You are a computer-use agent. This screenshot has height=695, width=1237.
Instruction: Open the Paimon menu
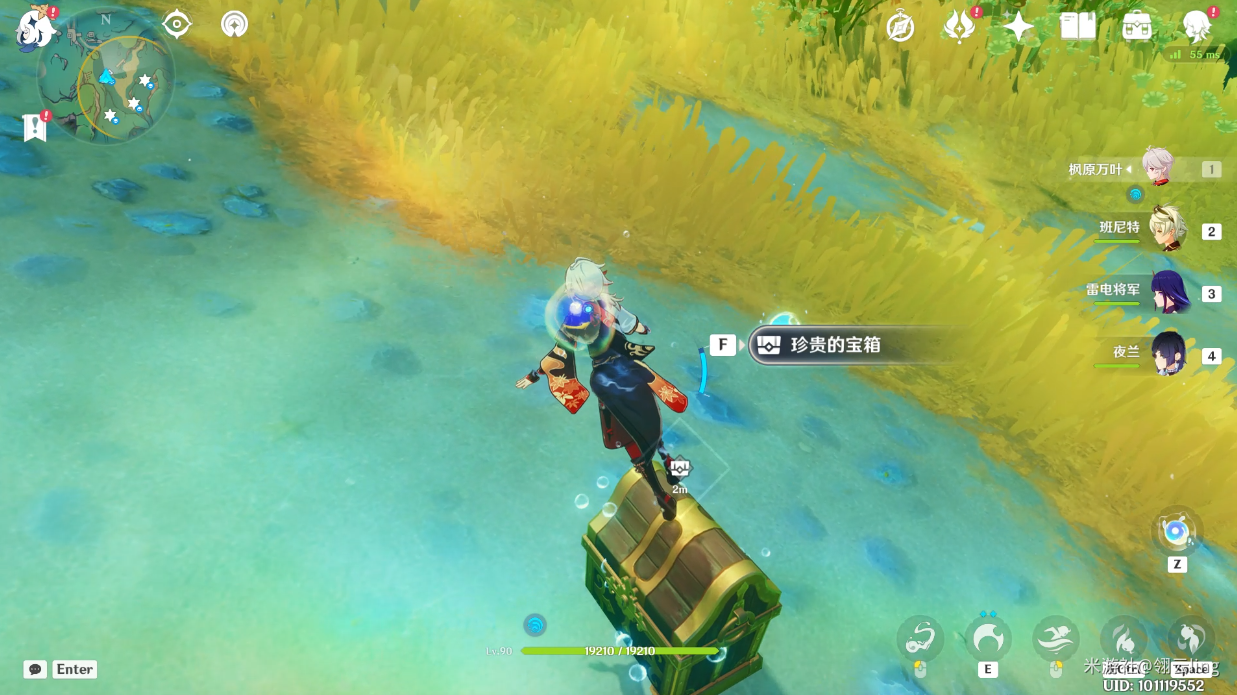coord(34,29)
